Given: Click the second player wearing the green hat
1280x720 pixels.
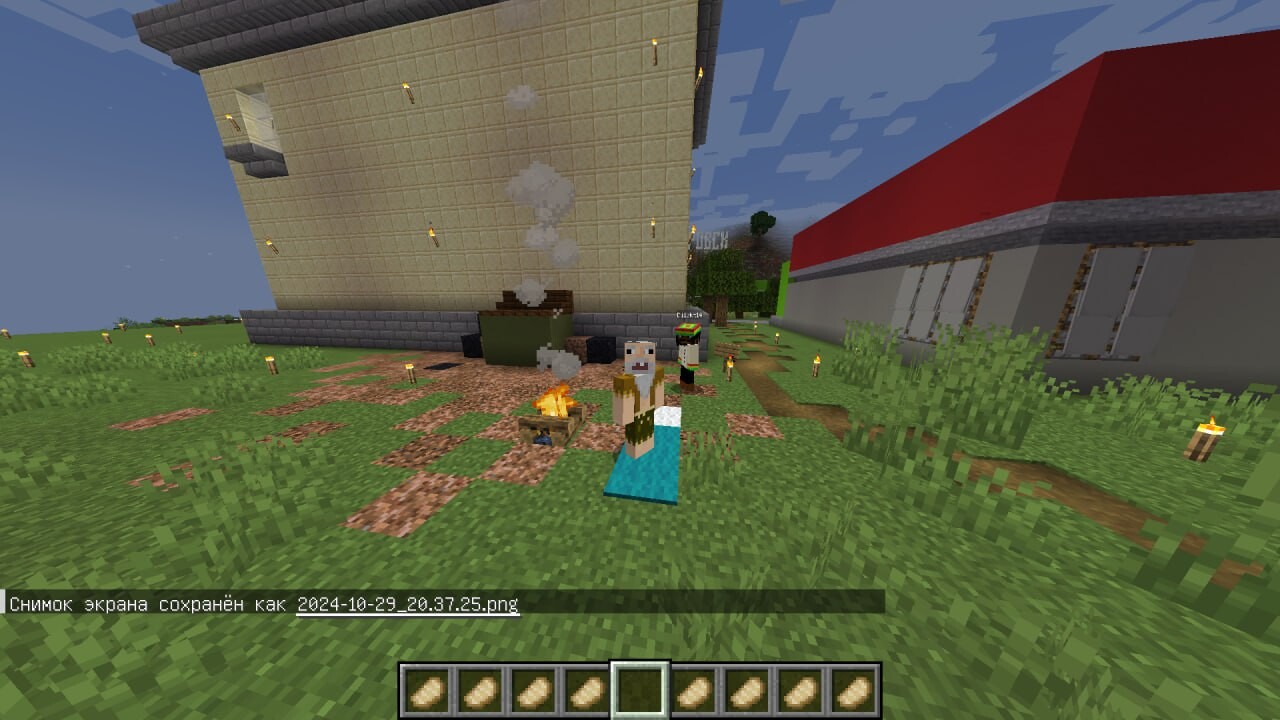Looking at the screenshot, I should click(x=688, y=355).
